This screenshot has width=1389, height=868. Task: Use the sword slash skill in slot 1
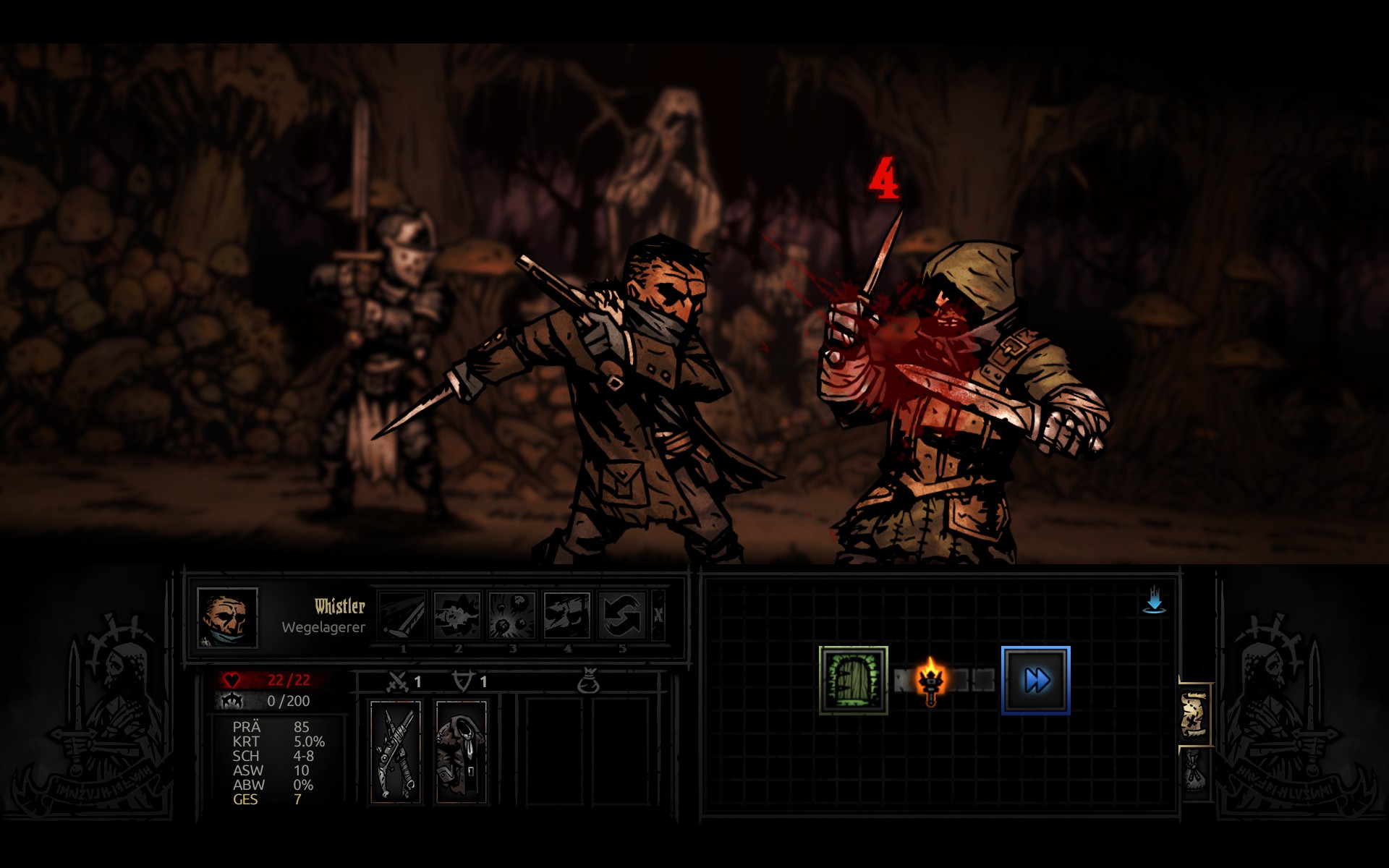403,616
